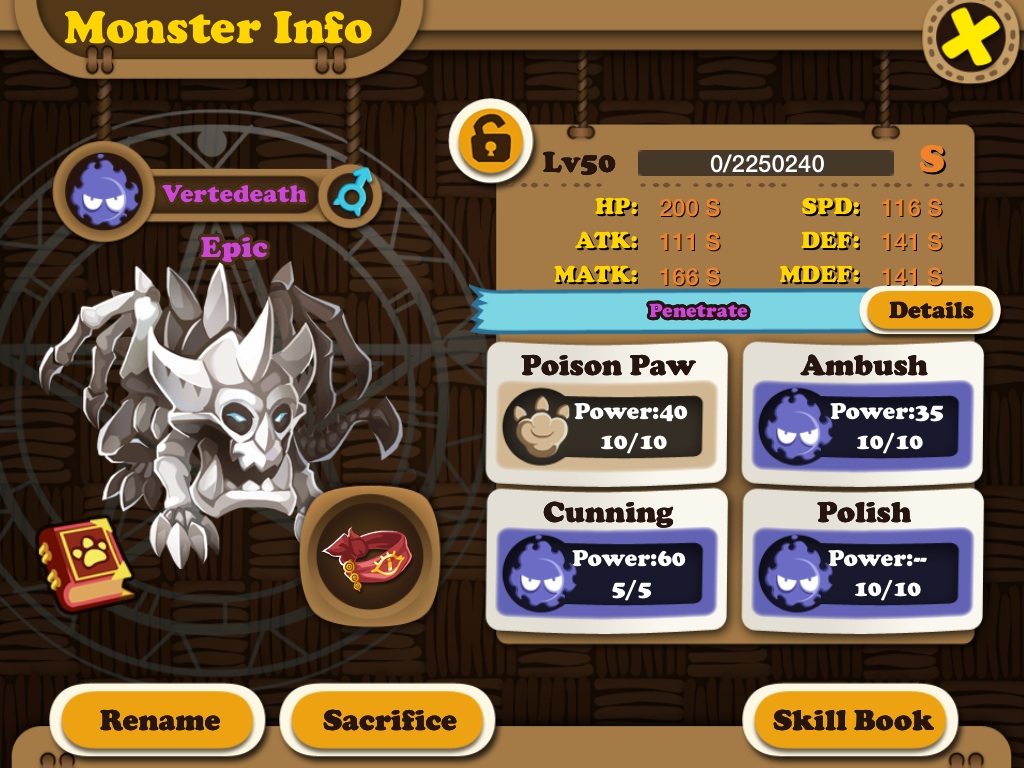Viewport: 1024px width, 768px height.
Task: Rename the monster Vertedeath
Action: click(159, 720)
